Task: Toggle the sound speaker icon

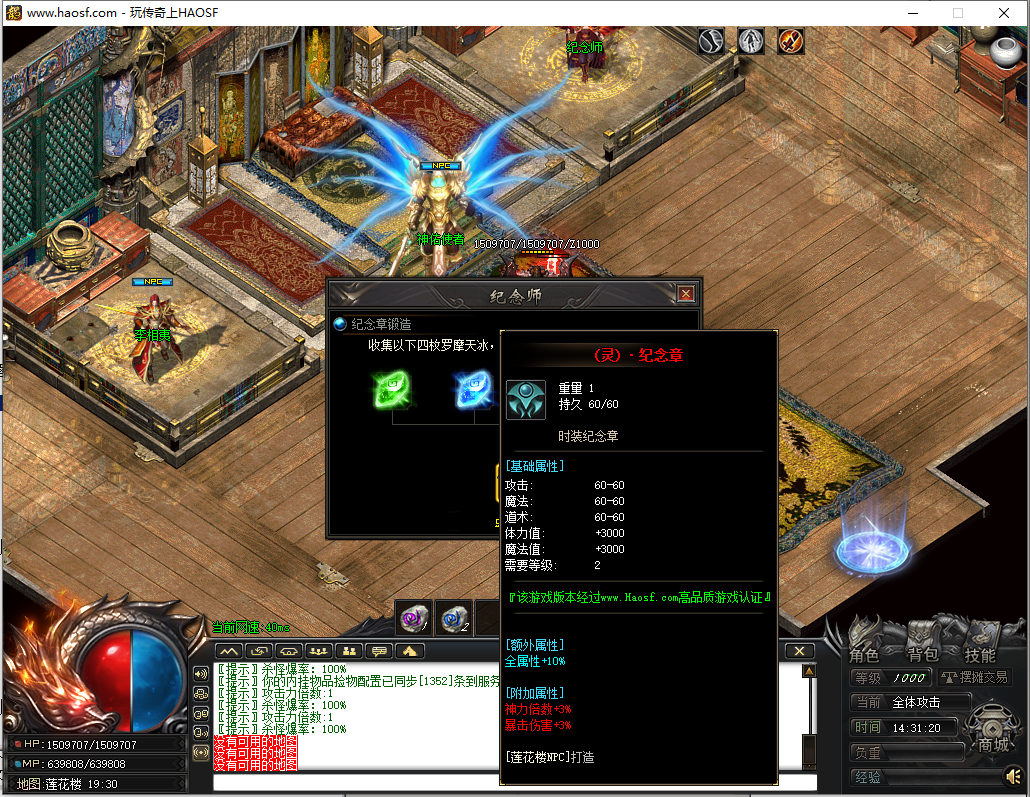Action: 1014,776
